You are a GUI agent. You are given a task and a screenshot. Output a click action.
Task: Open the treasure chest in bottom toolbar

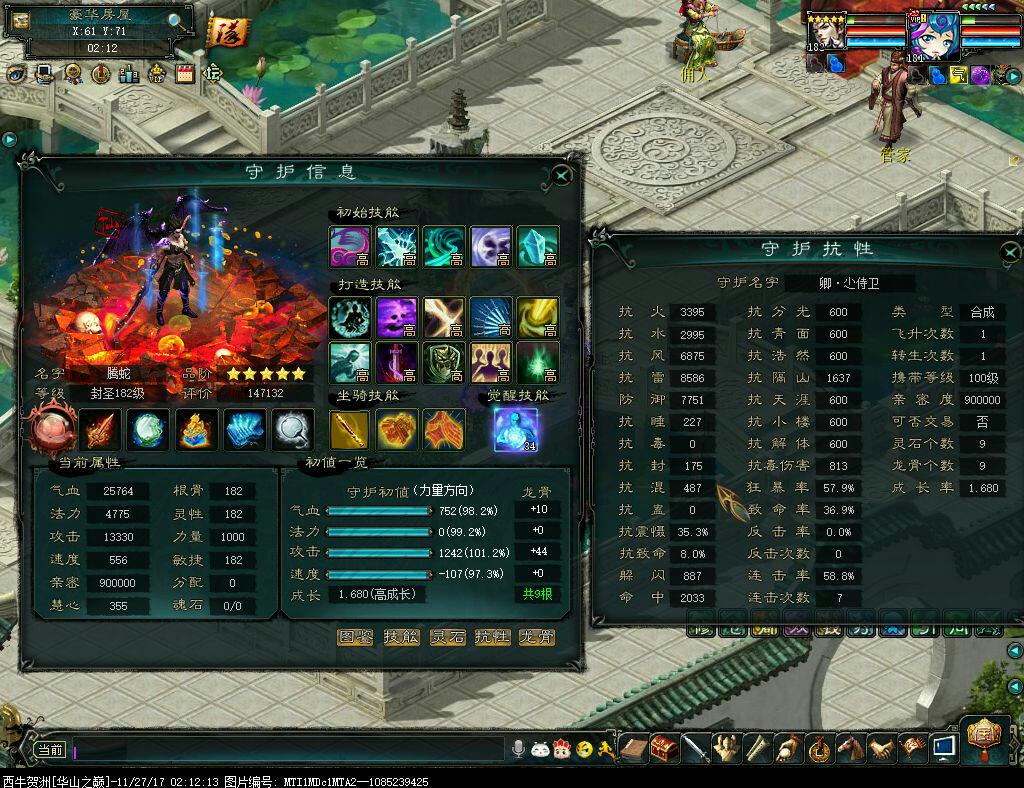(x=664, y=748)
